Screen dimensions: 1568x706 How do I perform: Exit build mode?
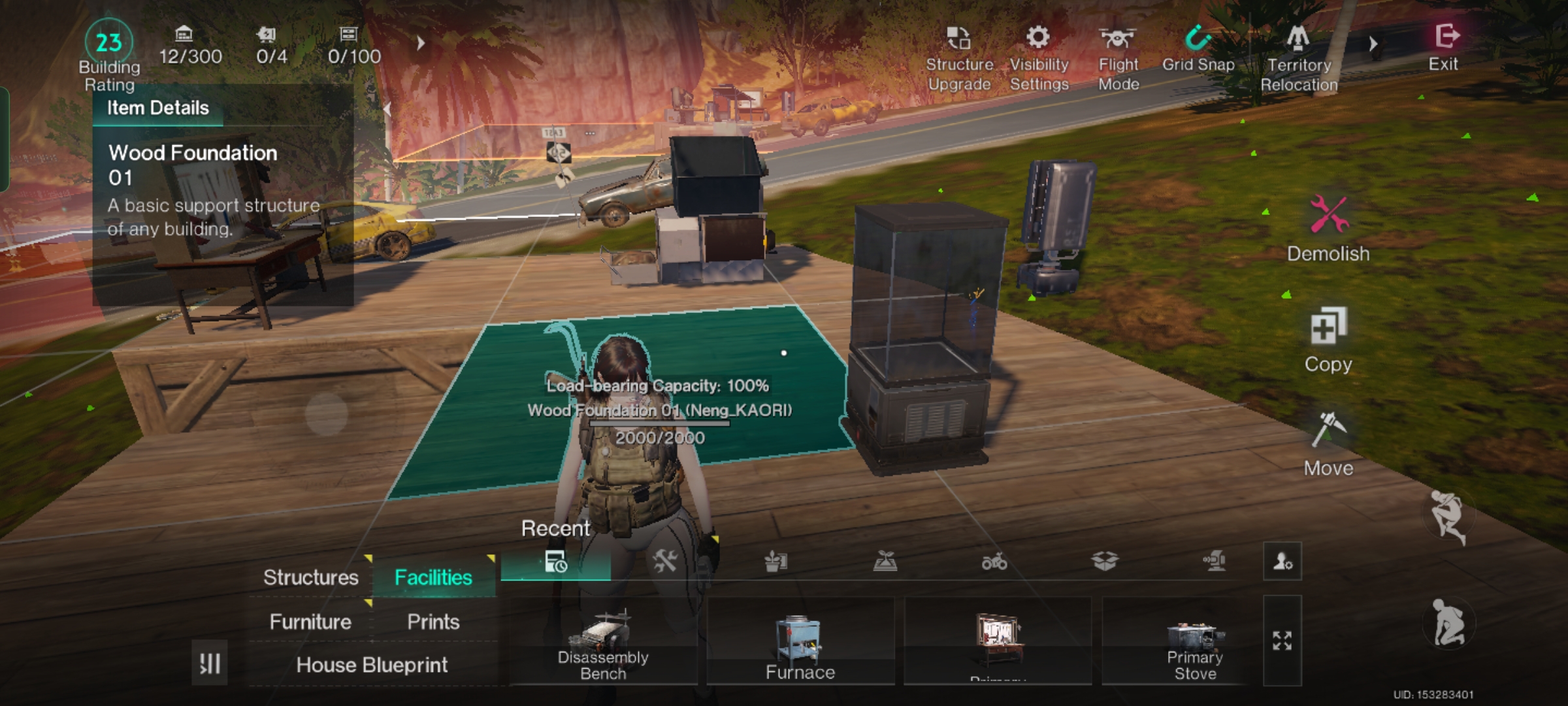[x=1445, y=46]
